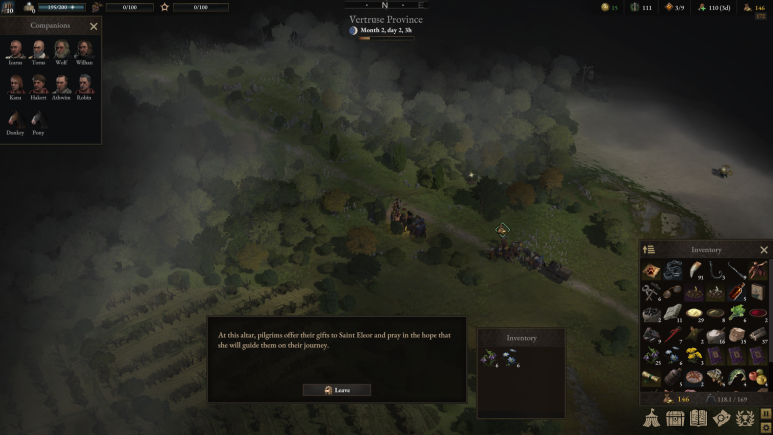773x435 pixels.
Task: Select companion Tarus's portrait
Action: [38, 50]
